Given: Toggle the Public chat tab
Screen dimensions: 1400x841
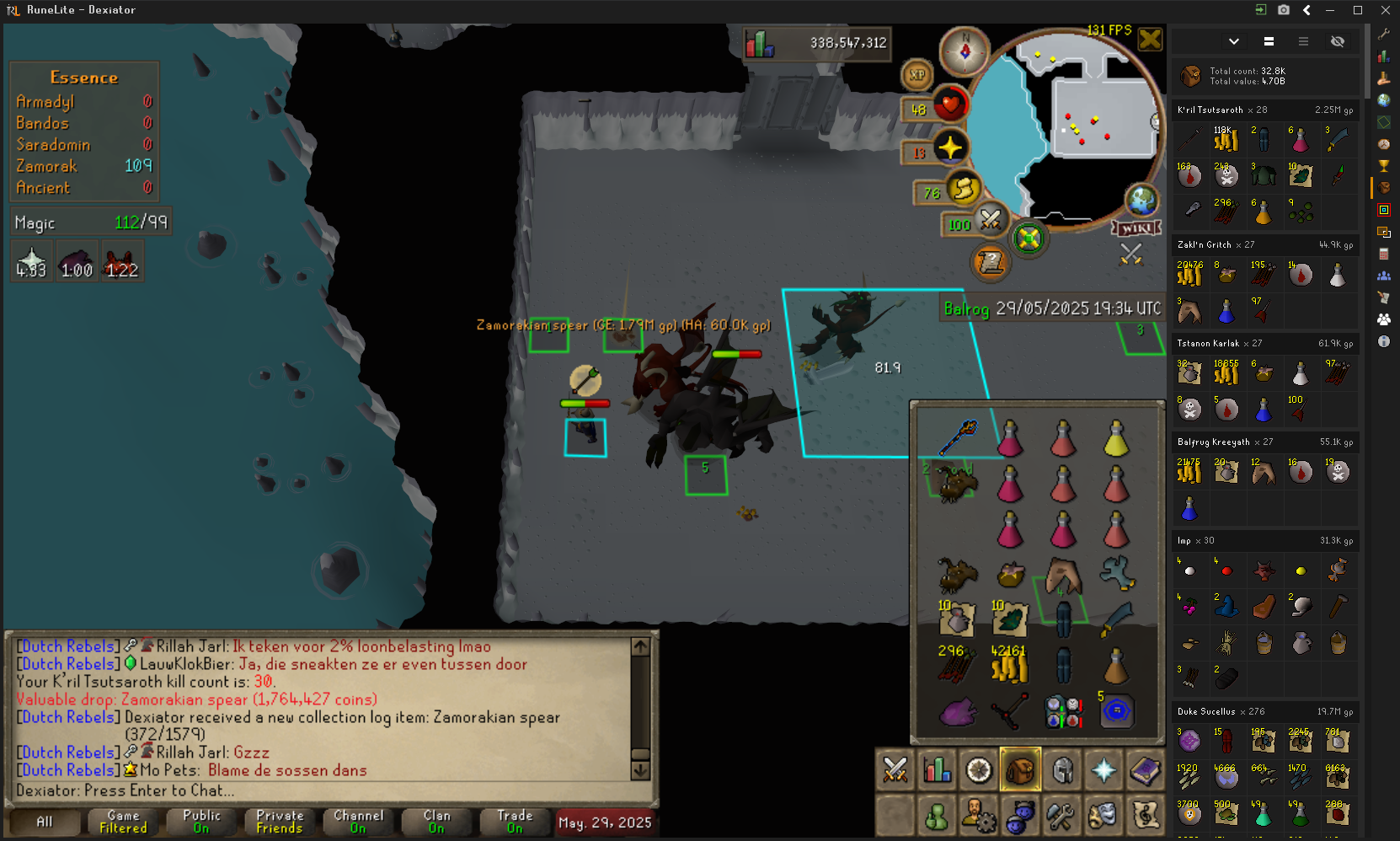Looking at the screenshot, I should [x=201, y=822].
